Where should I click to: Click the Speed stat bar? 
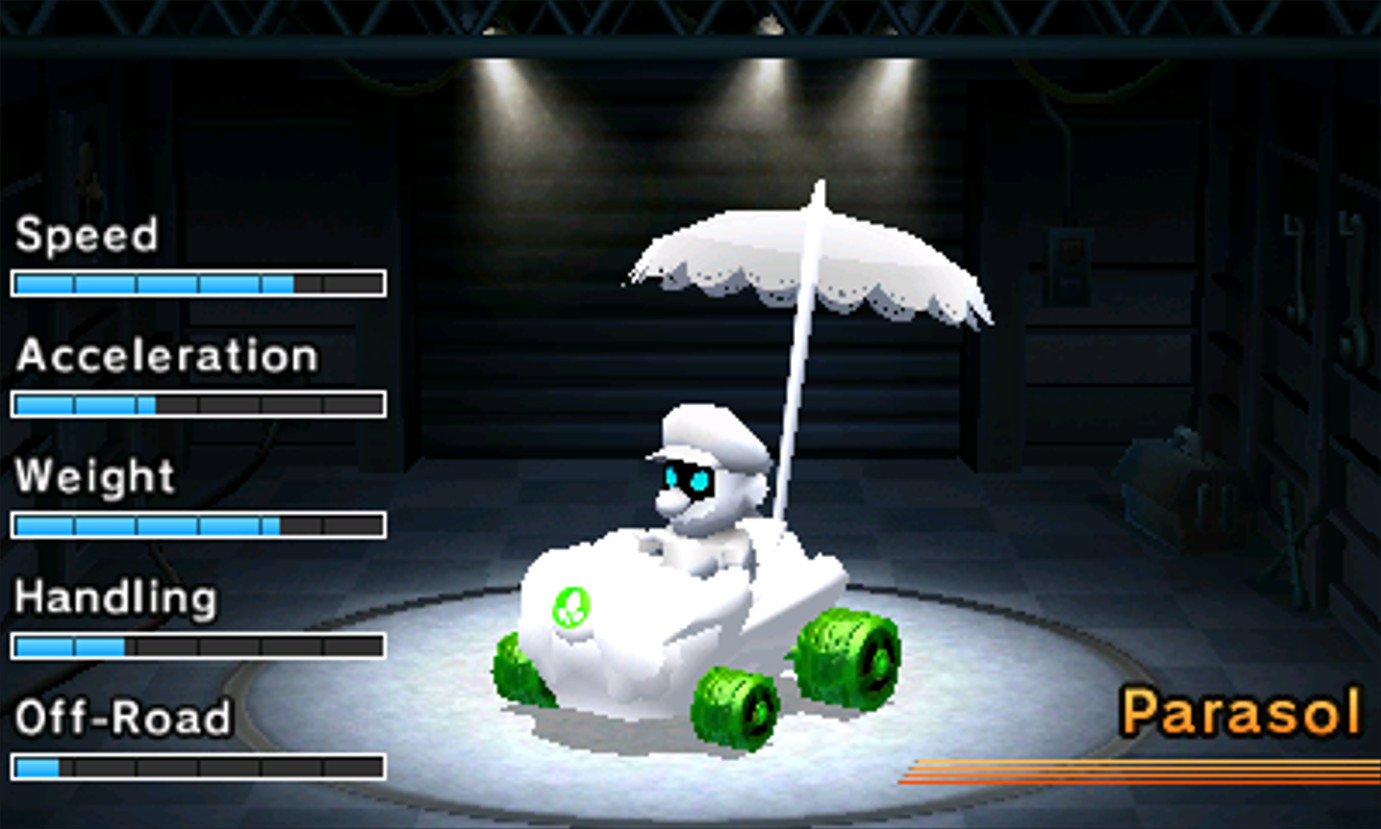[197, 283]
